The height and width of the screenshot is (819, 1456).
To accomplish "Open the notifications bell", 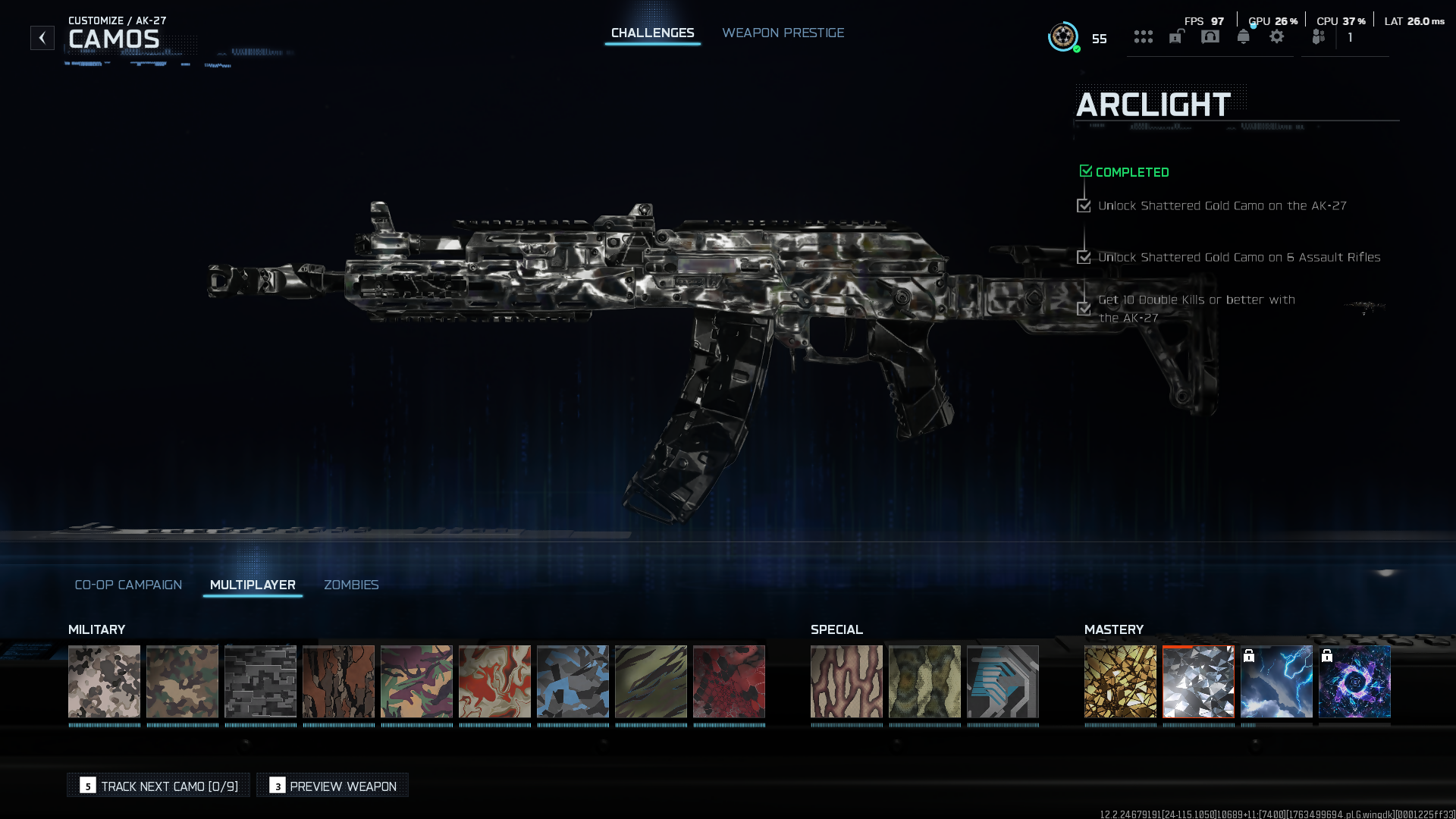I will (x=1243, y=37).
